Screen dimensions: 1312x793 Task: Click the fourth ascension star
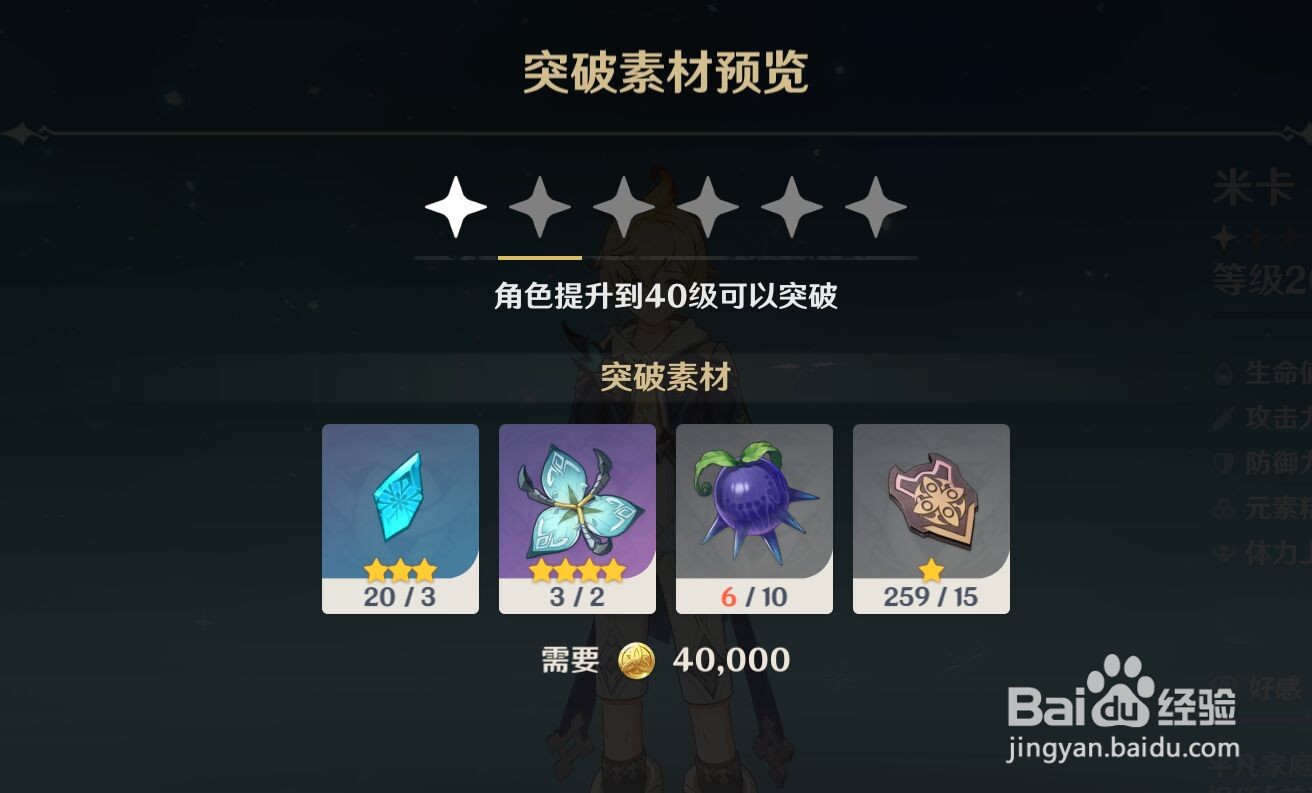coord(707,205)
